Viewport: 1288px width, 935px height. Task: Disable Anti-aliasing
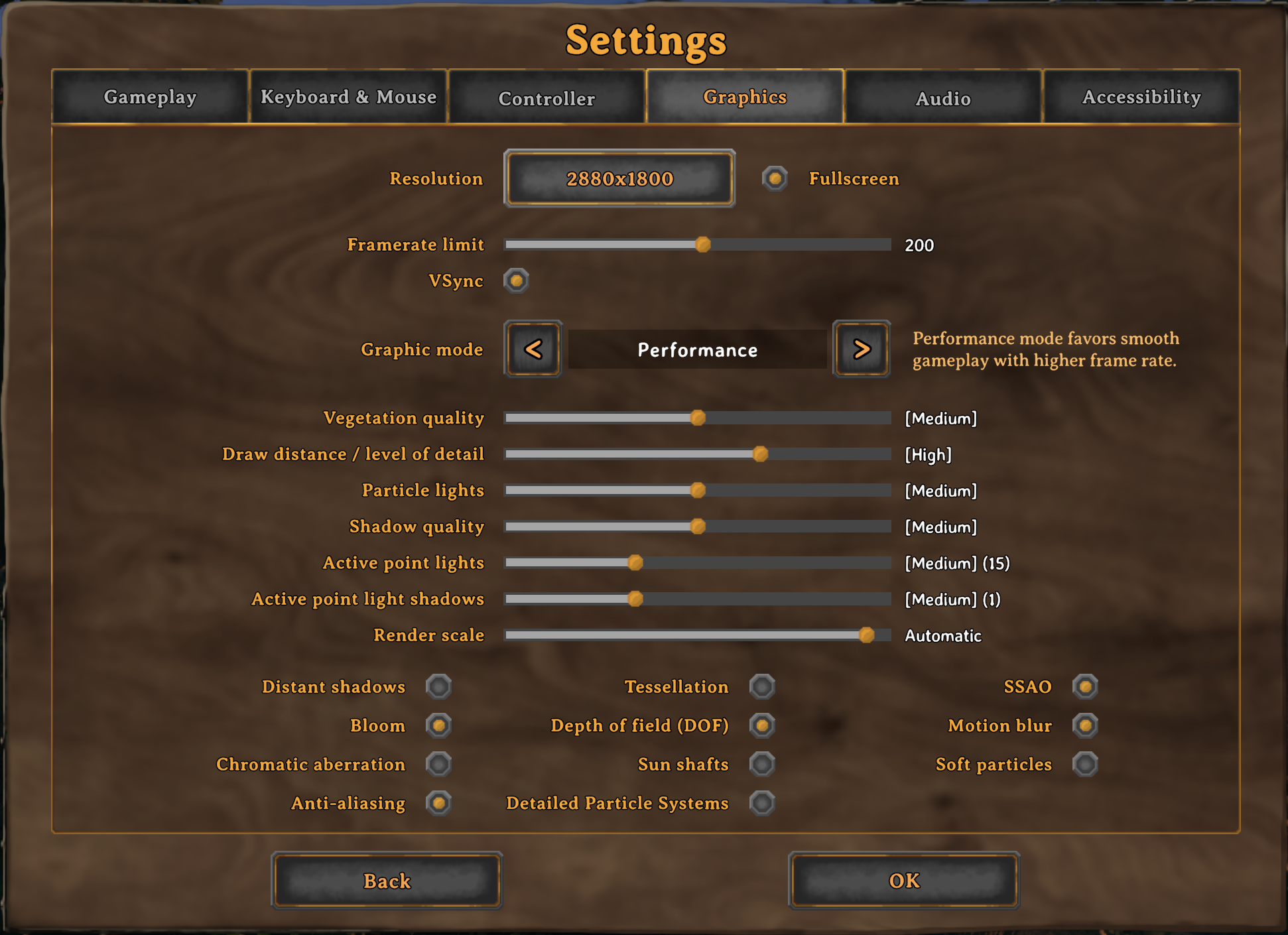pos(439,803)
